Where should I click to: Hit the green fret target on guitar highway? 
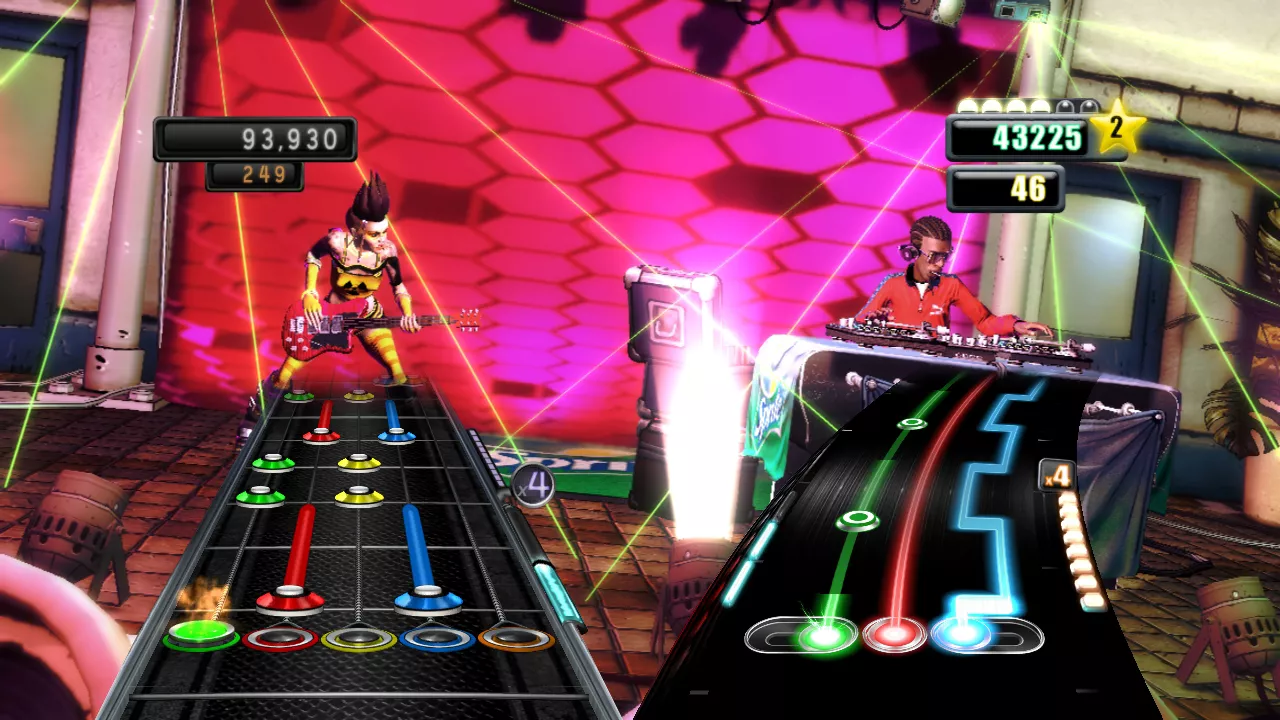201,635
